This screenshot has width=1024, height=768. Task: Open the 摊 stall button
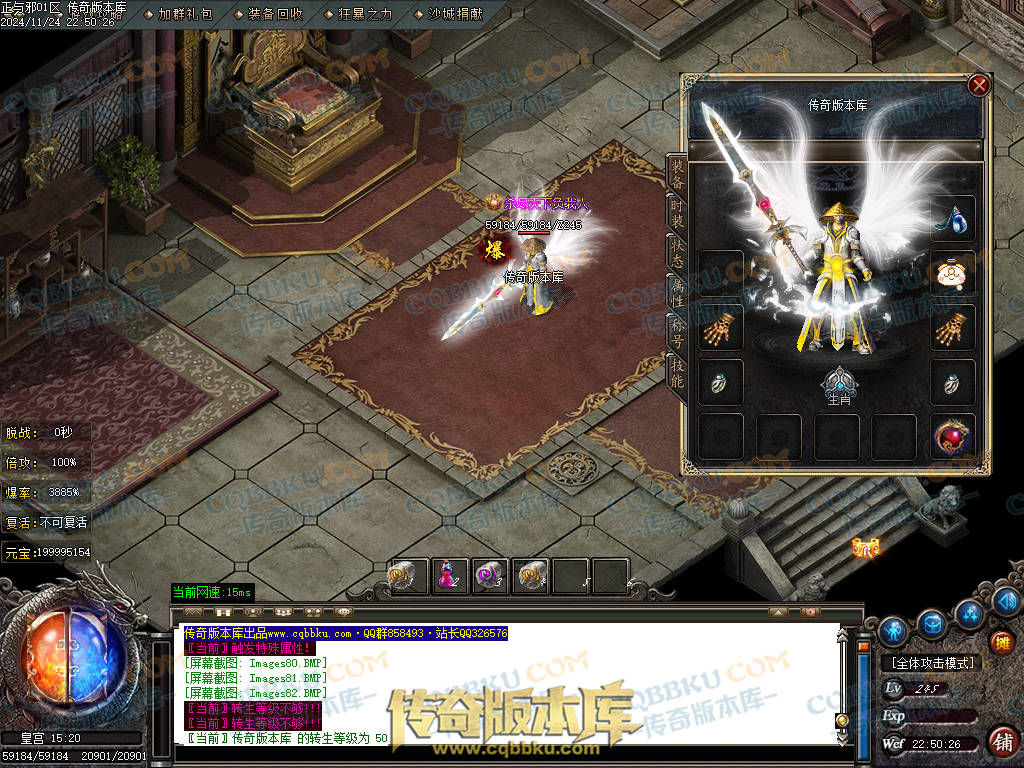pos(1002,641)
